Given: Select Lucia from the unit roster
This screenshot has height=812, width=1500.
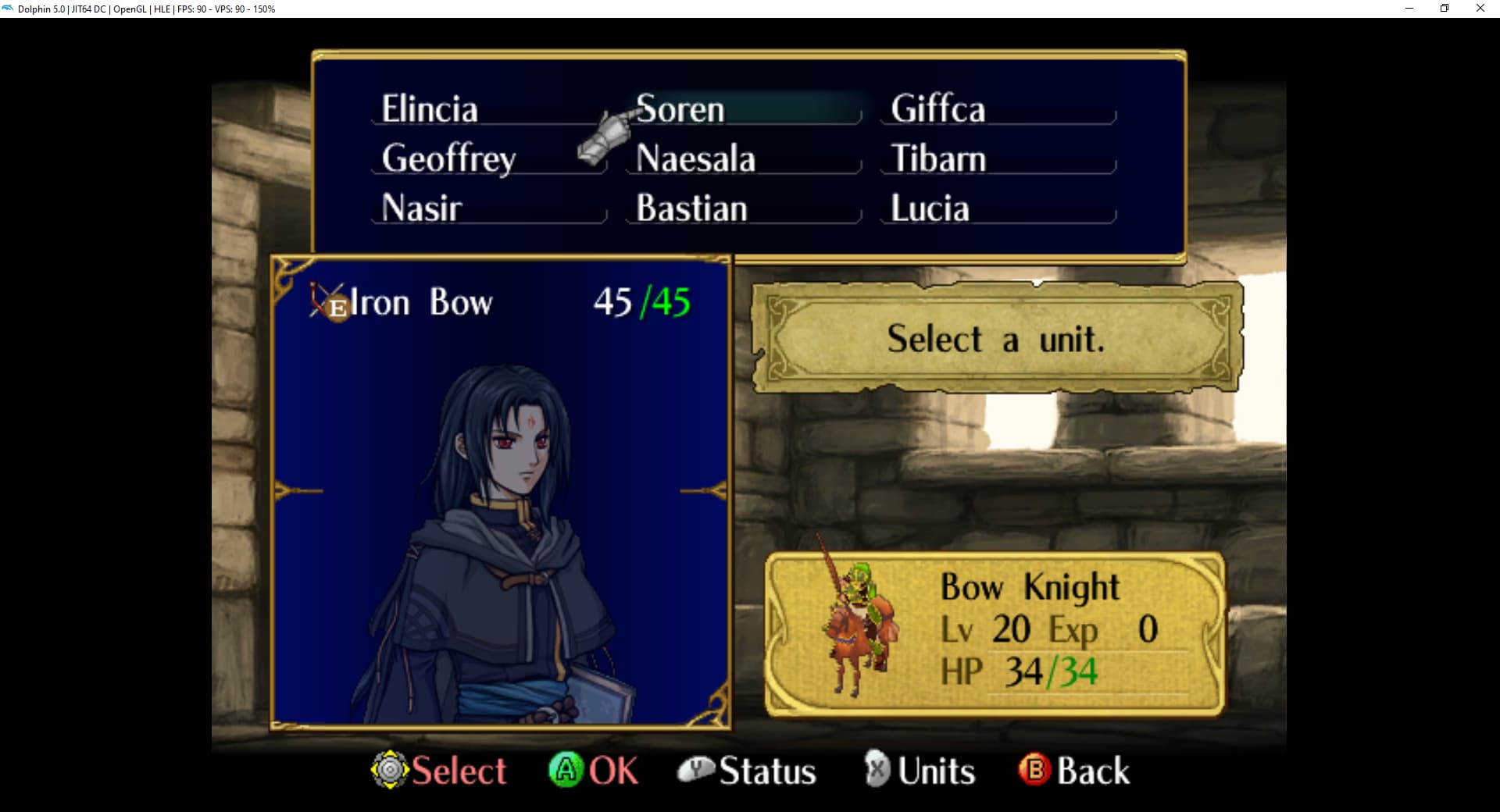Looking at the screenshot, I should [x=930, y=208].
